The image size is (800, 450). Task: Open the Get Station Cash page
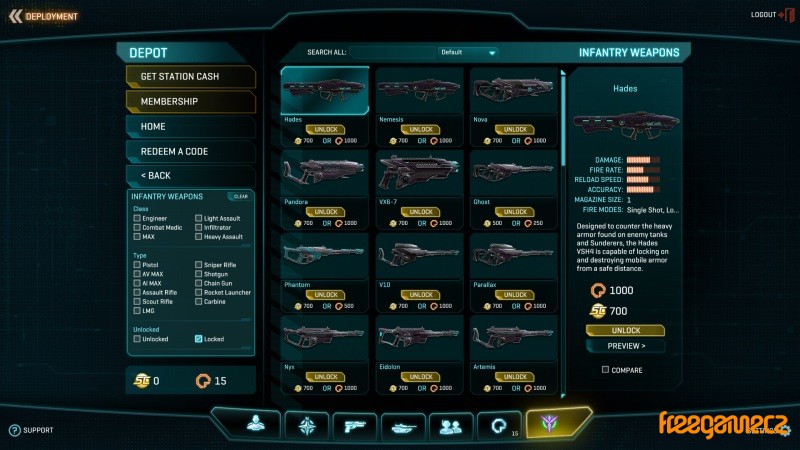pyautogui.click(x=190, y=76)
